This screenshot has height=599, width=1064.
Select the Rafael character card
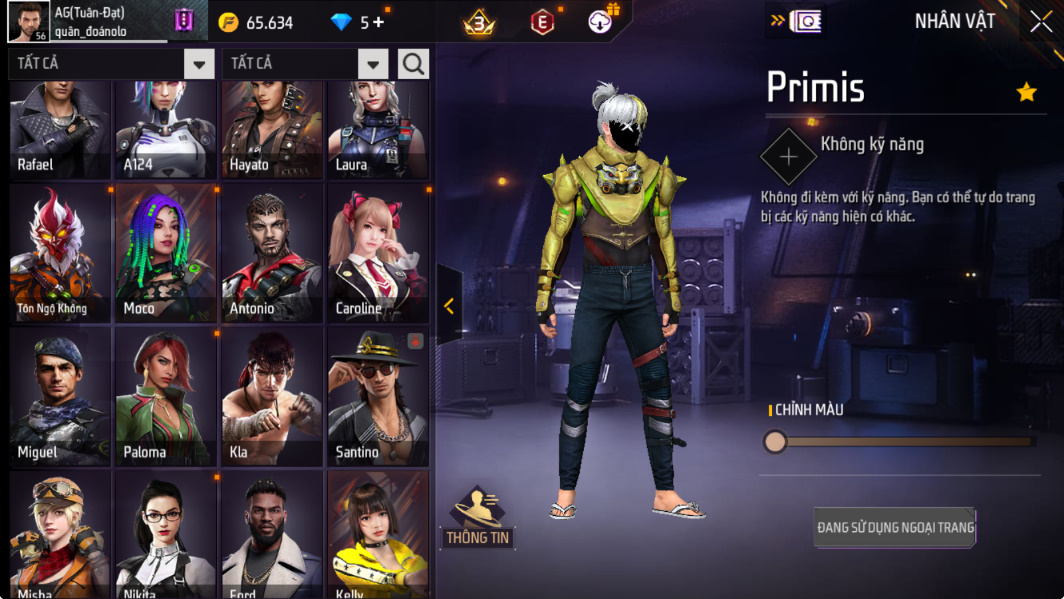tap(60, 130)
